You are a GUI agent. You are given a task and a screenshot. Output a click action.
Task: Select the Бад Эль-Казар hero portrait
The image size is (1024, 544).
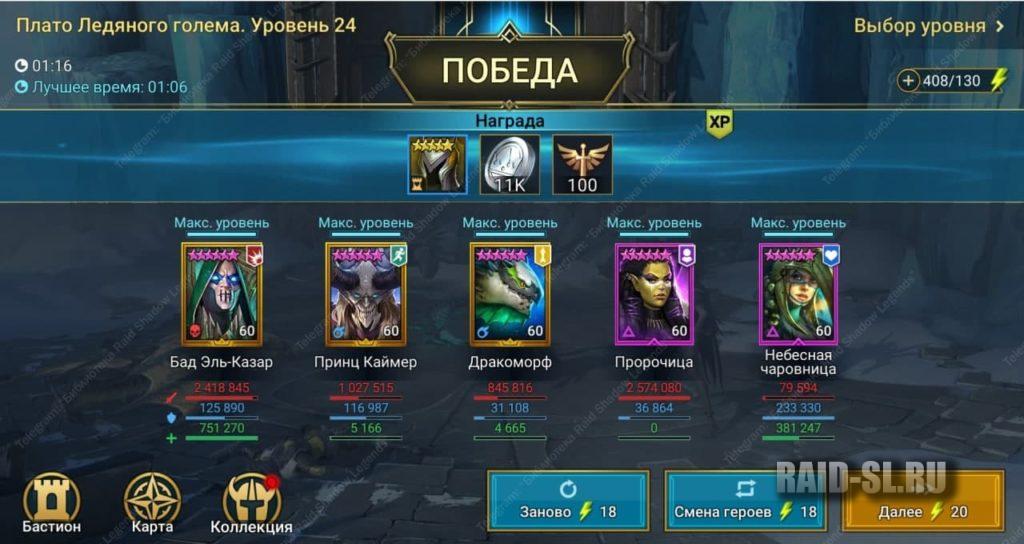click(x=220, y=294)
